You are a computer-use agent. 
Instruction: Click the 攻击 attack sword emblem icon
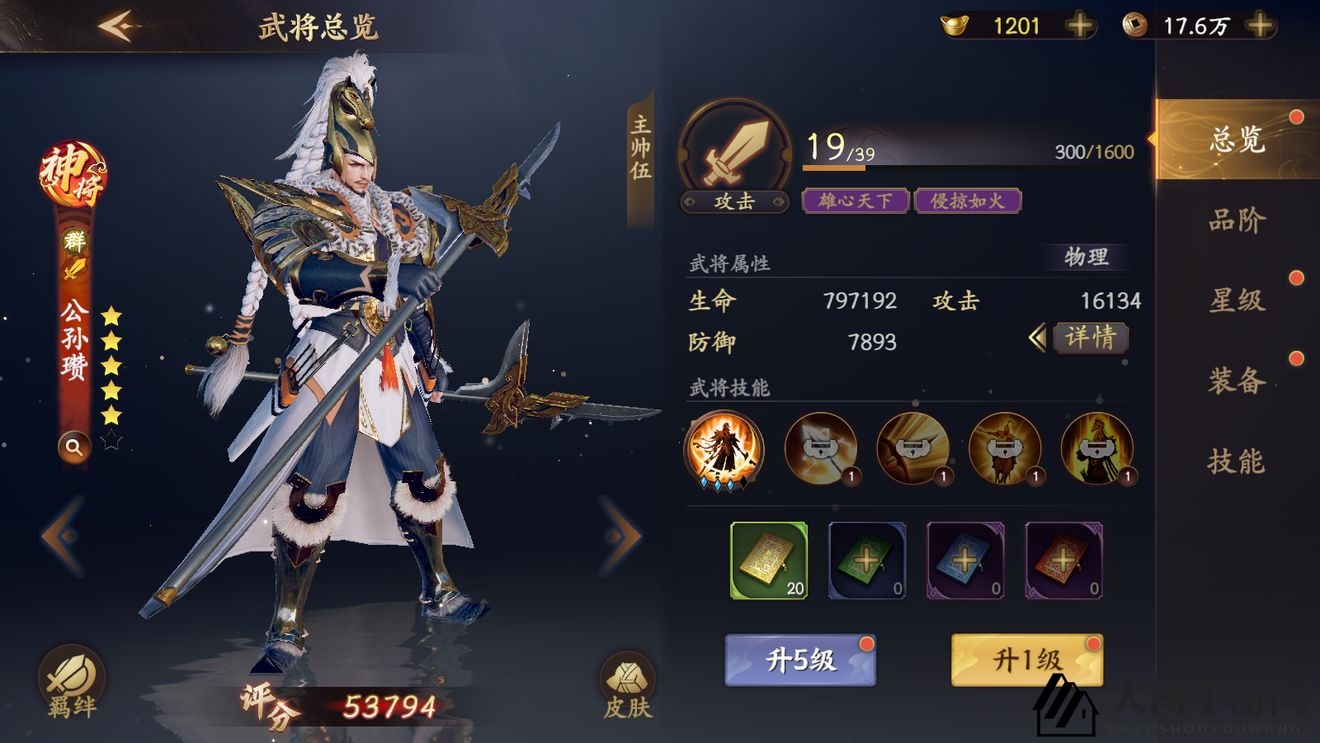coord(735,148)
